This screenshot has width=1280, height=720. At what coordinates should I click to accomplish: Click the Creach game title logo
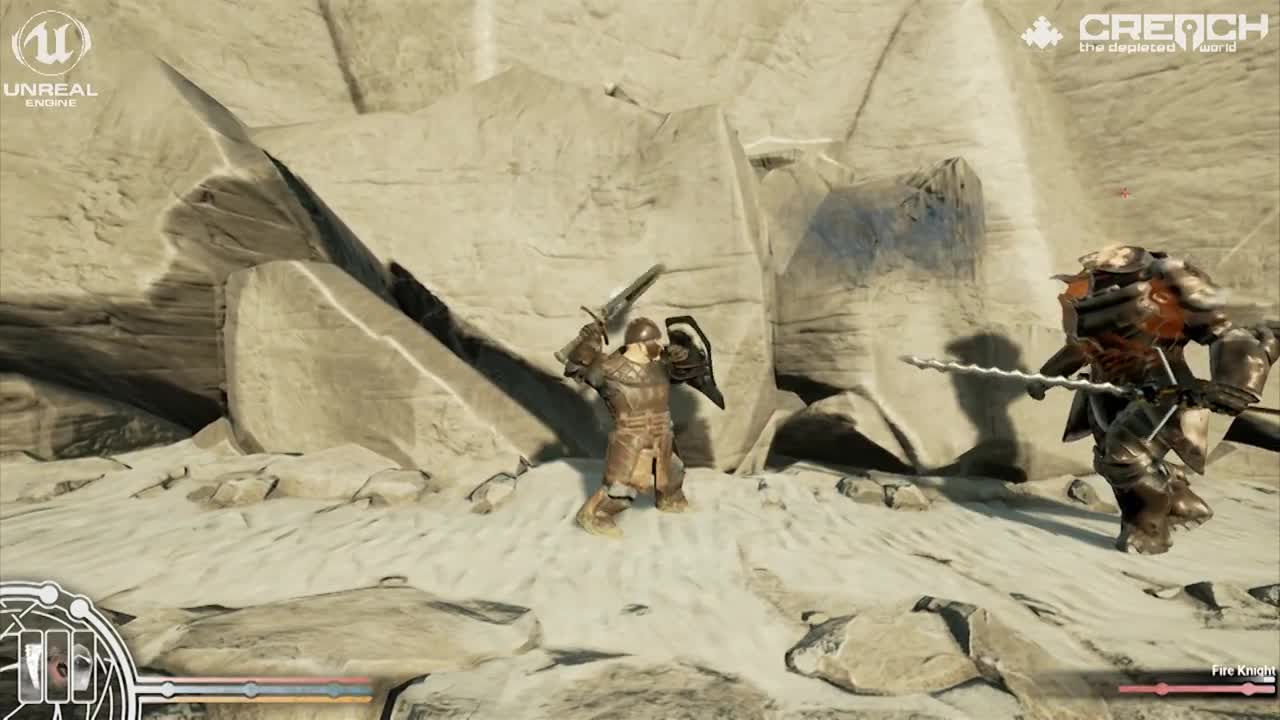point(1171,33)
